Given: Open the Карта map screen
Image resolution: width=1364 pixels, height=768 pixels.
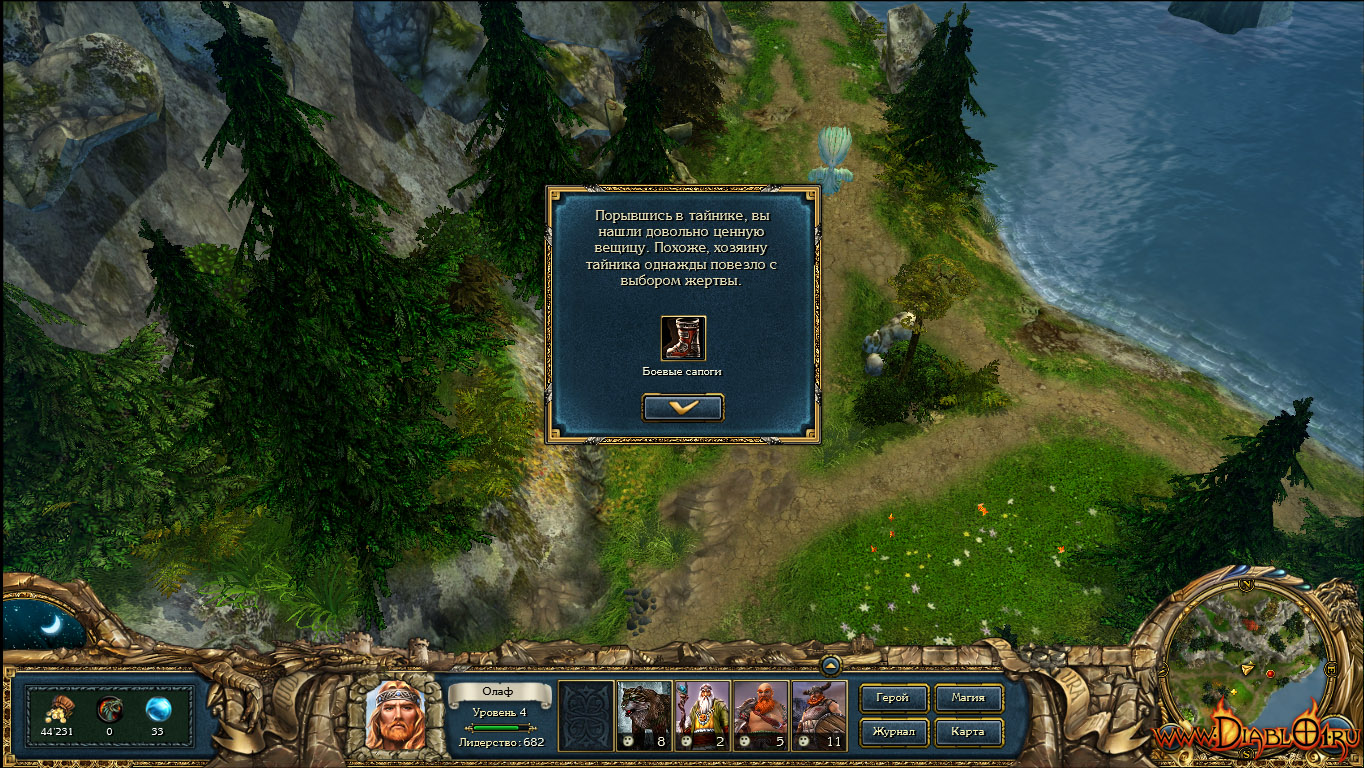Looking at the screenshot, I should coord(967,731).
